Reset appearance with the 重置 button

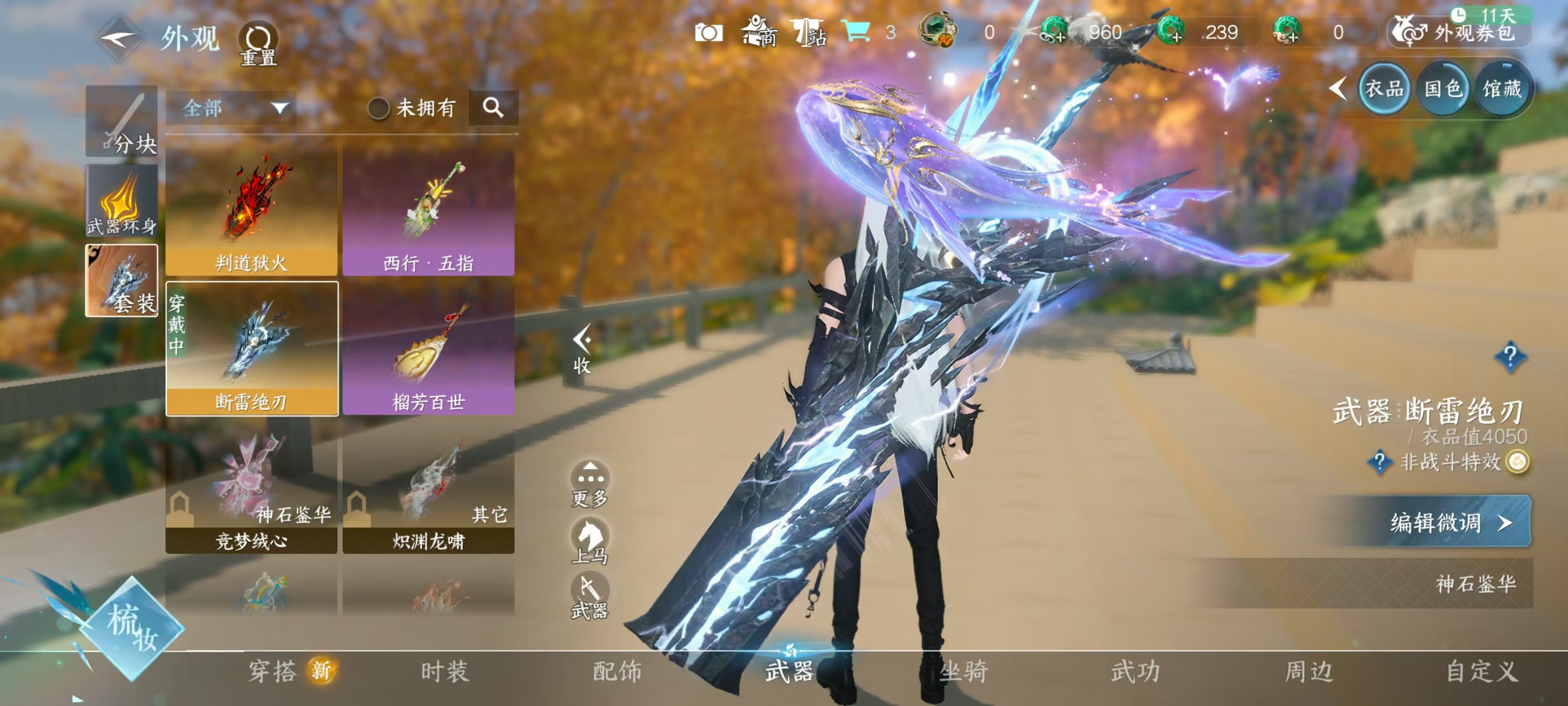[x=258, y=44]
